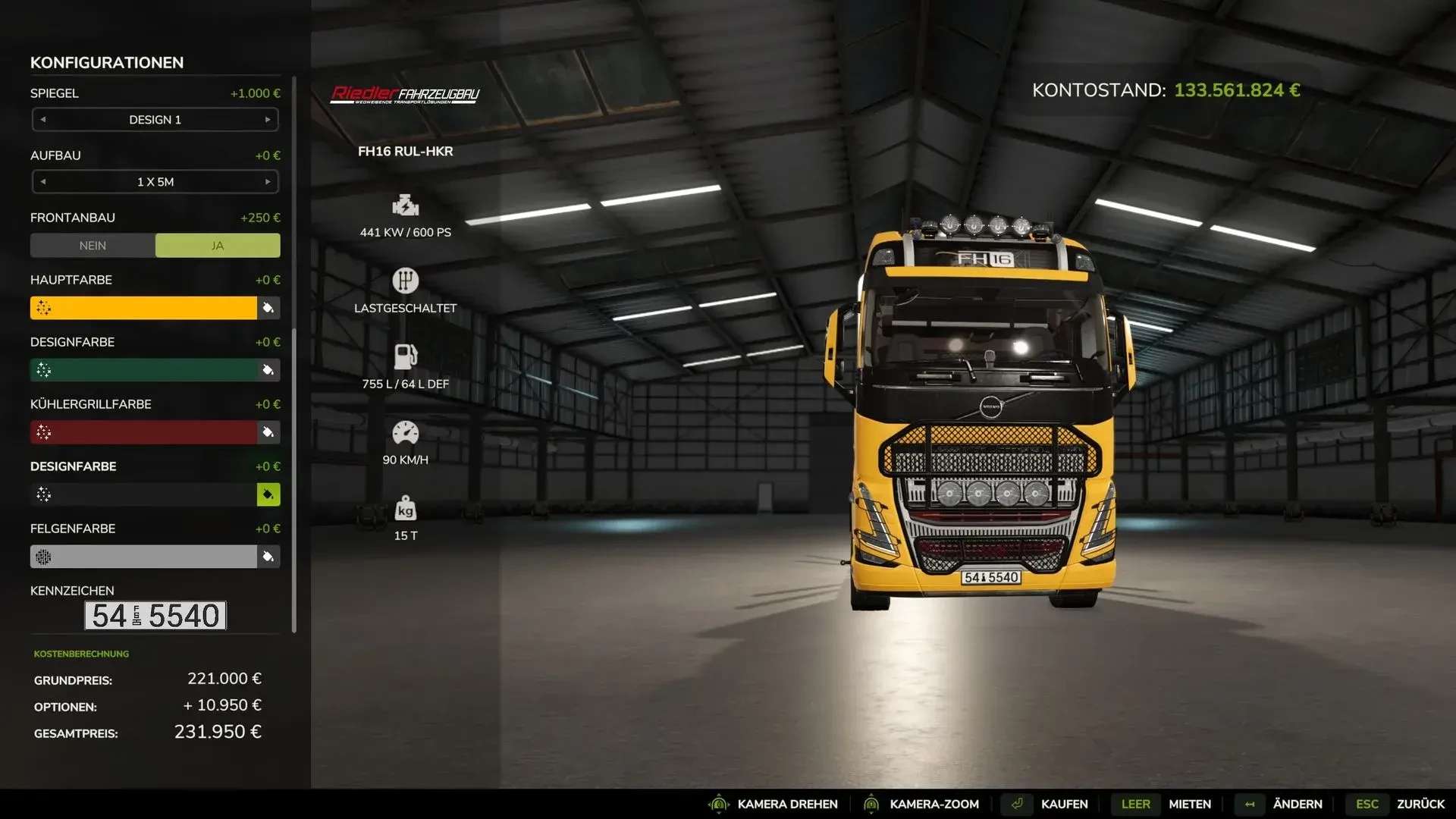Buy the truck with Kaufen
This screenshot has width=1456, height=819.
[x=1064, y=804]
